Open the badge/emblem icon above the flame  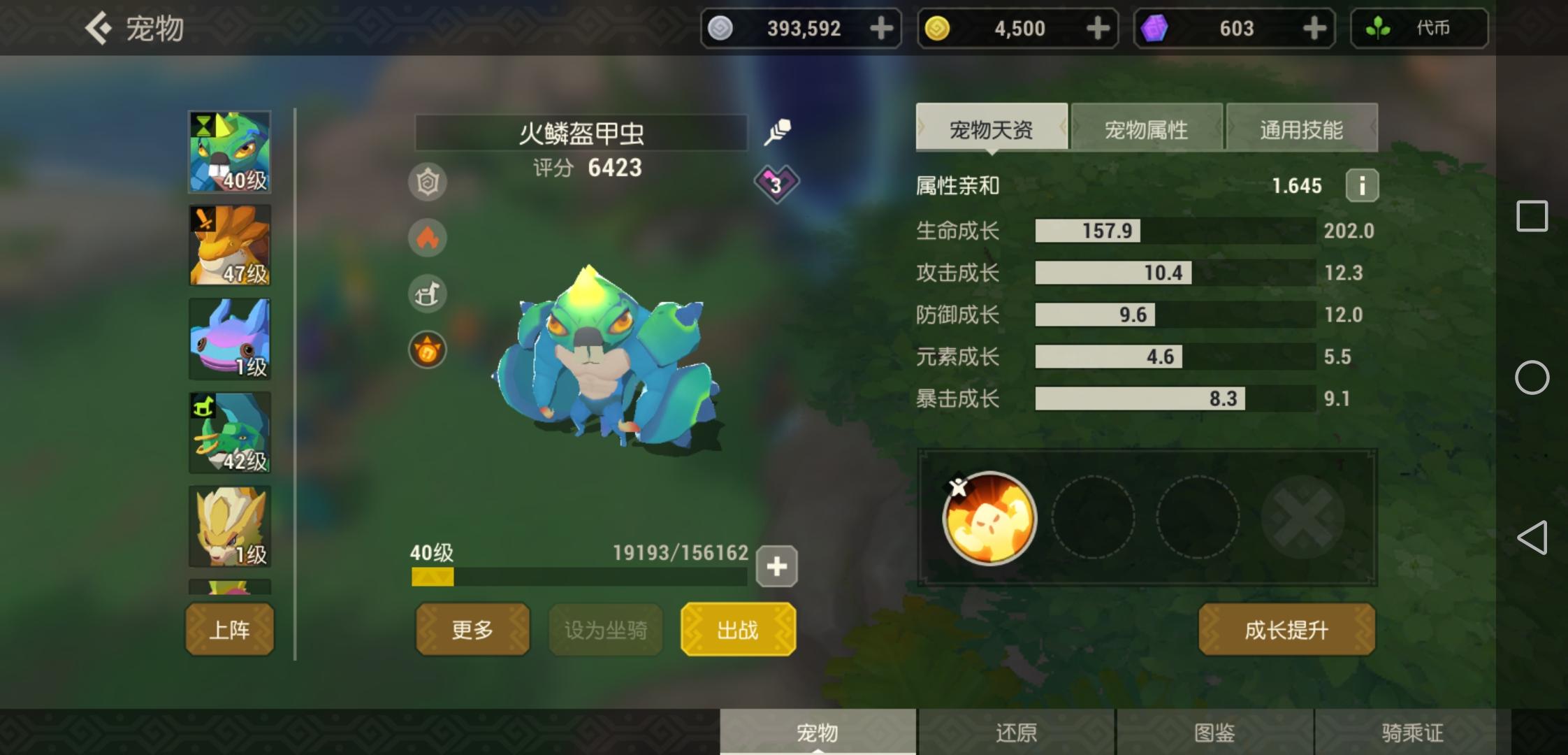coord(428,182)
